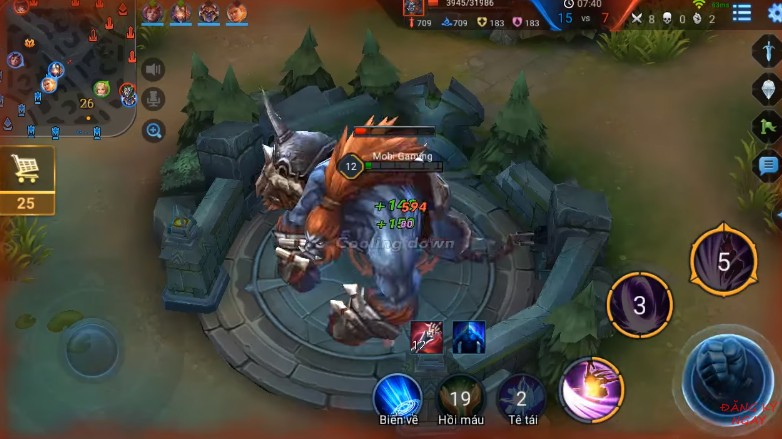Send the sword attack signal
Viewport: 782px width, 439px height.
coord(767,51)
